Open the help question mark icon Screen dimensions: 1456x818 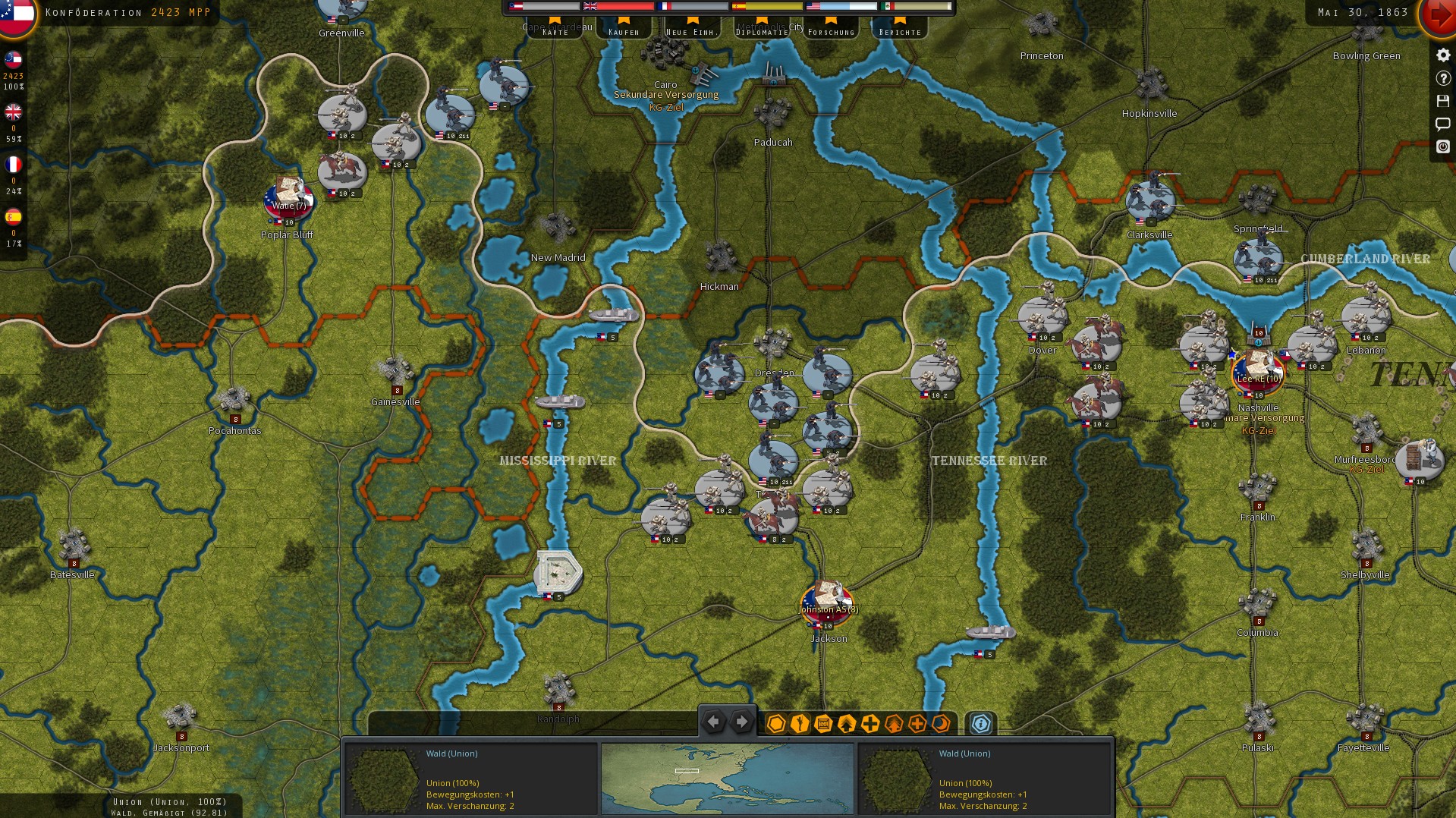pos(1443,77)
